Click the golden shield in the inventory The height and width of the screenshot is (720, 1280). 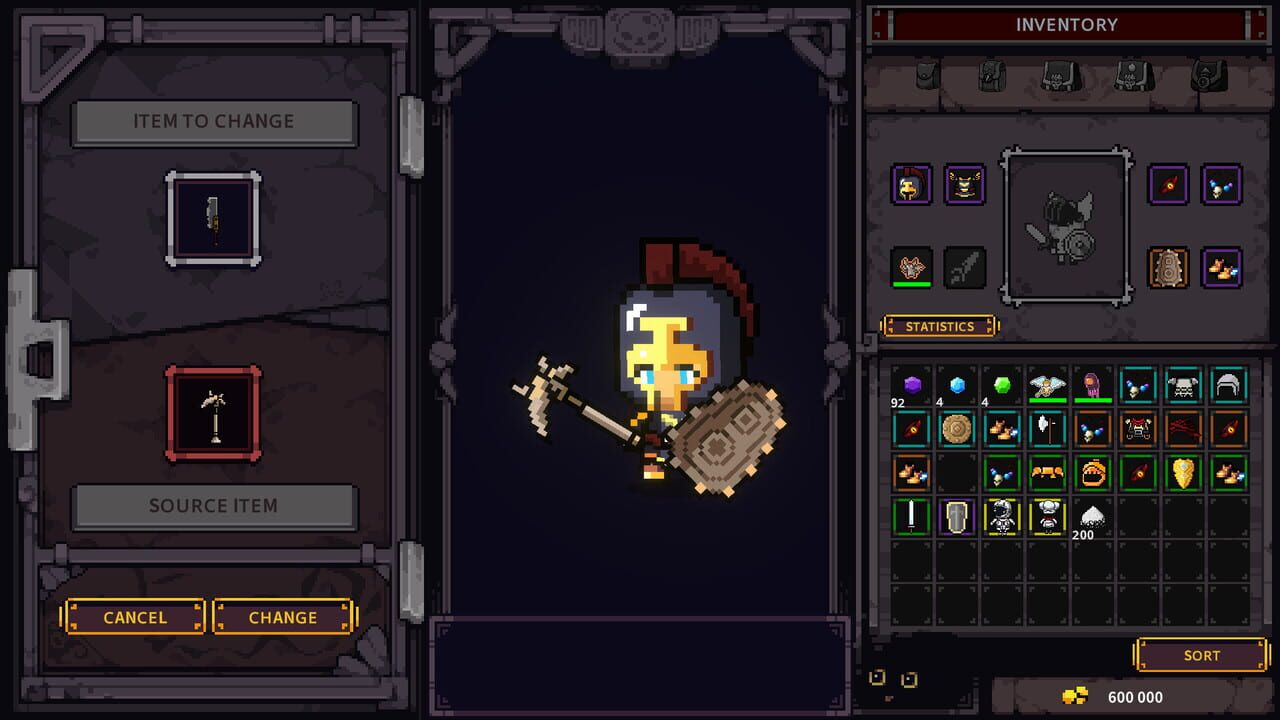[x=1182, y=473]
